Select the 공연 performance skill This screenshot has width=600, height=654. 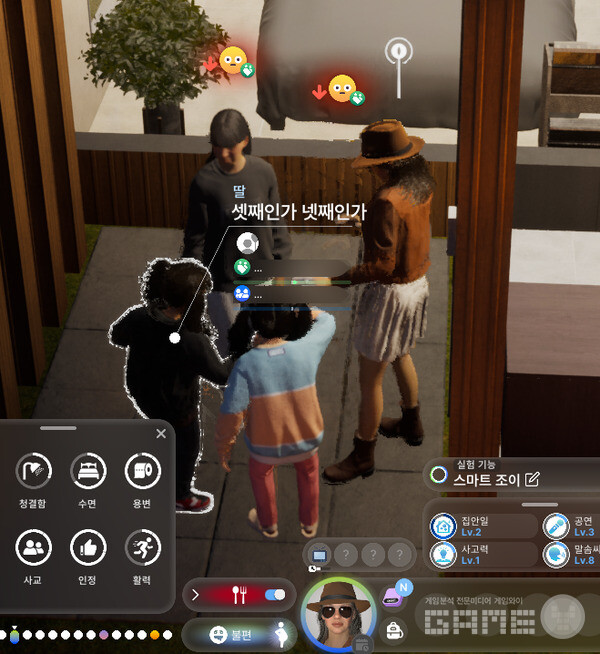coord(556,526)
